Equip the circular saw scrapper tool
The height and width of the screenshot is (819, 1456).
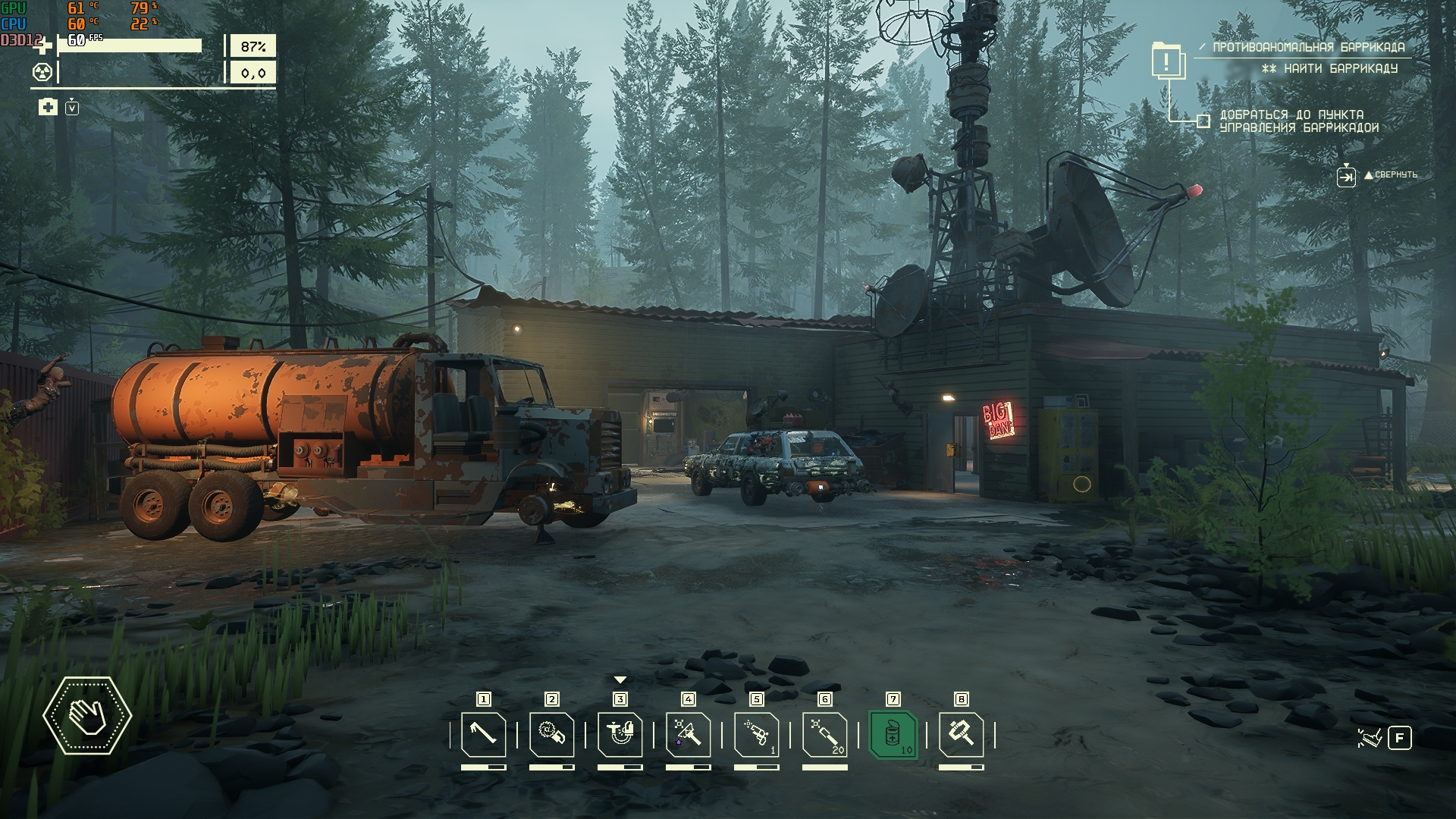(552, 734)
